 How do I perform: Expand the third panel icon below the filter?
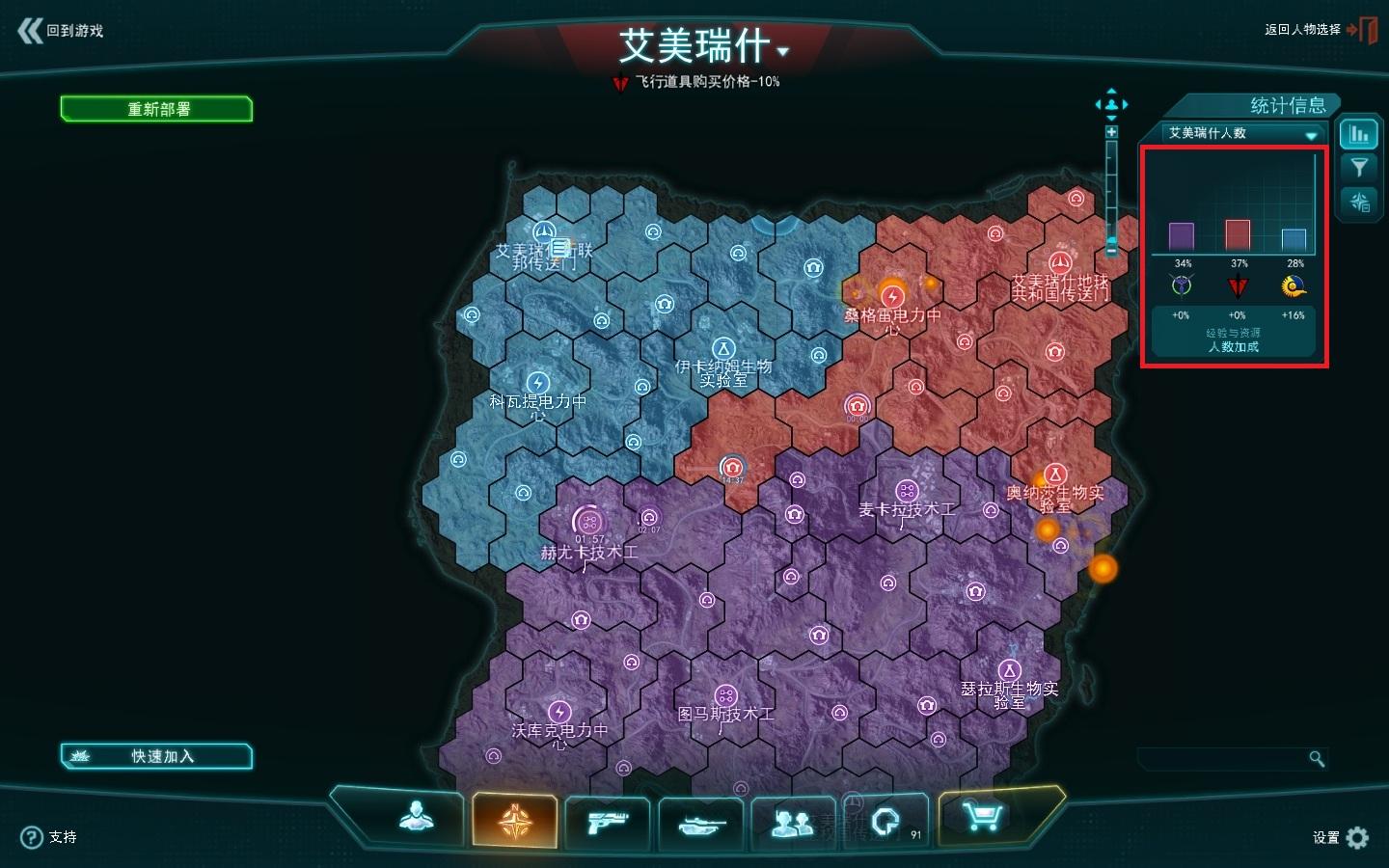point(1360,202)
